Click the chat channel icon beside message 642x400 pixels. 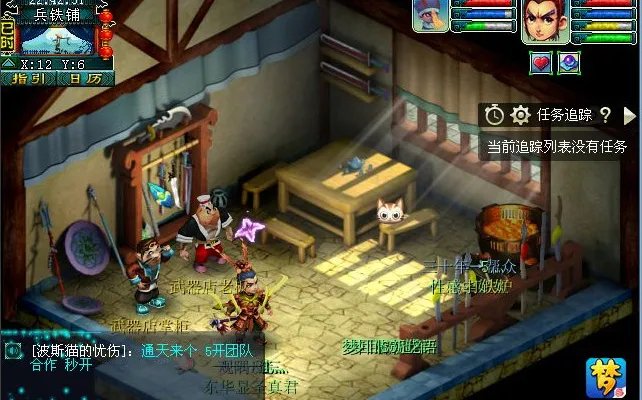pyautogui.click(x=13, y=351)
